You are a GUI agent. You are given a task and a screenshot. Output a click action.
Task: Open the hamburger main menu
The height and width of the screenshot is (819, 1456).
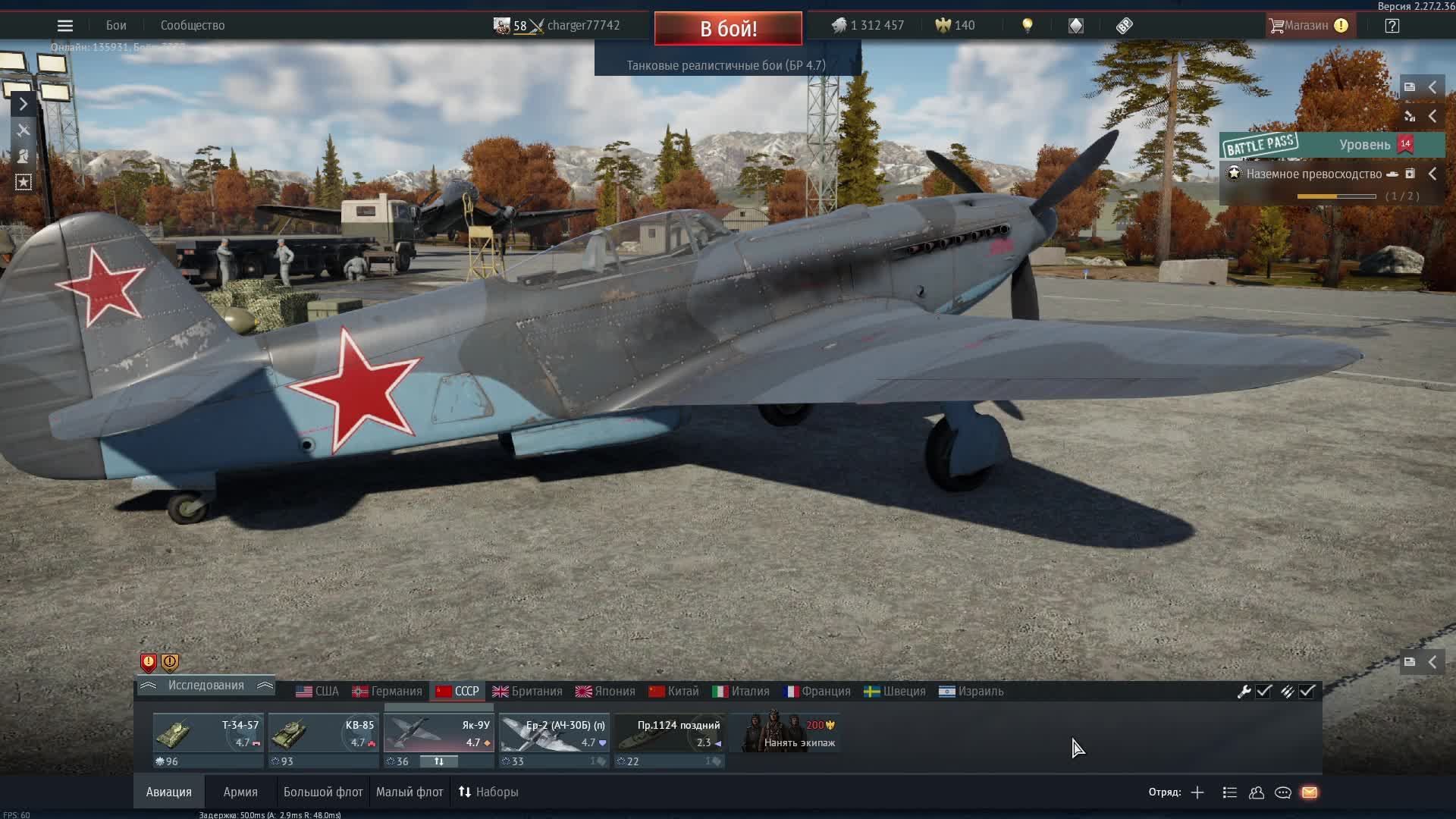65,26
